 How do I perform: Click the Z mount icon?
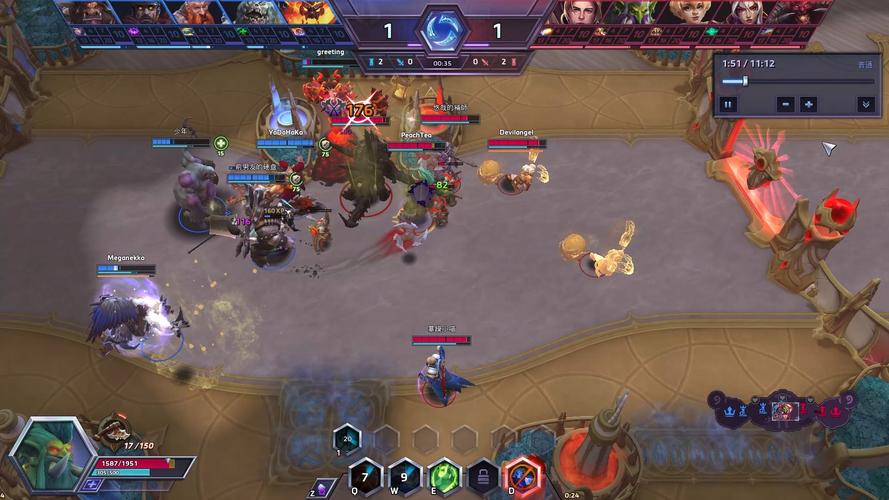click(321, 489)
